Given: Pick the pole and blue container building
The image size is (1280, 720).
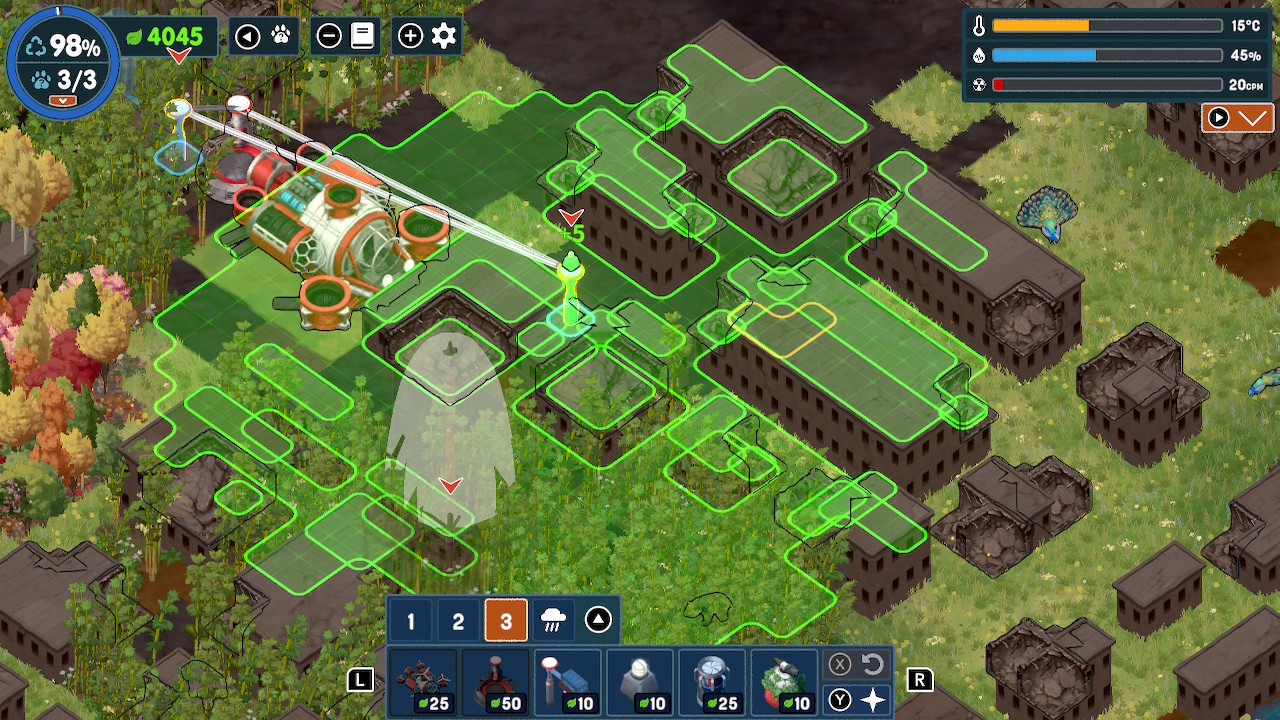Looking at the screenshot, I should point(567,683).
